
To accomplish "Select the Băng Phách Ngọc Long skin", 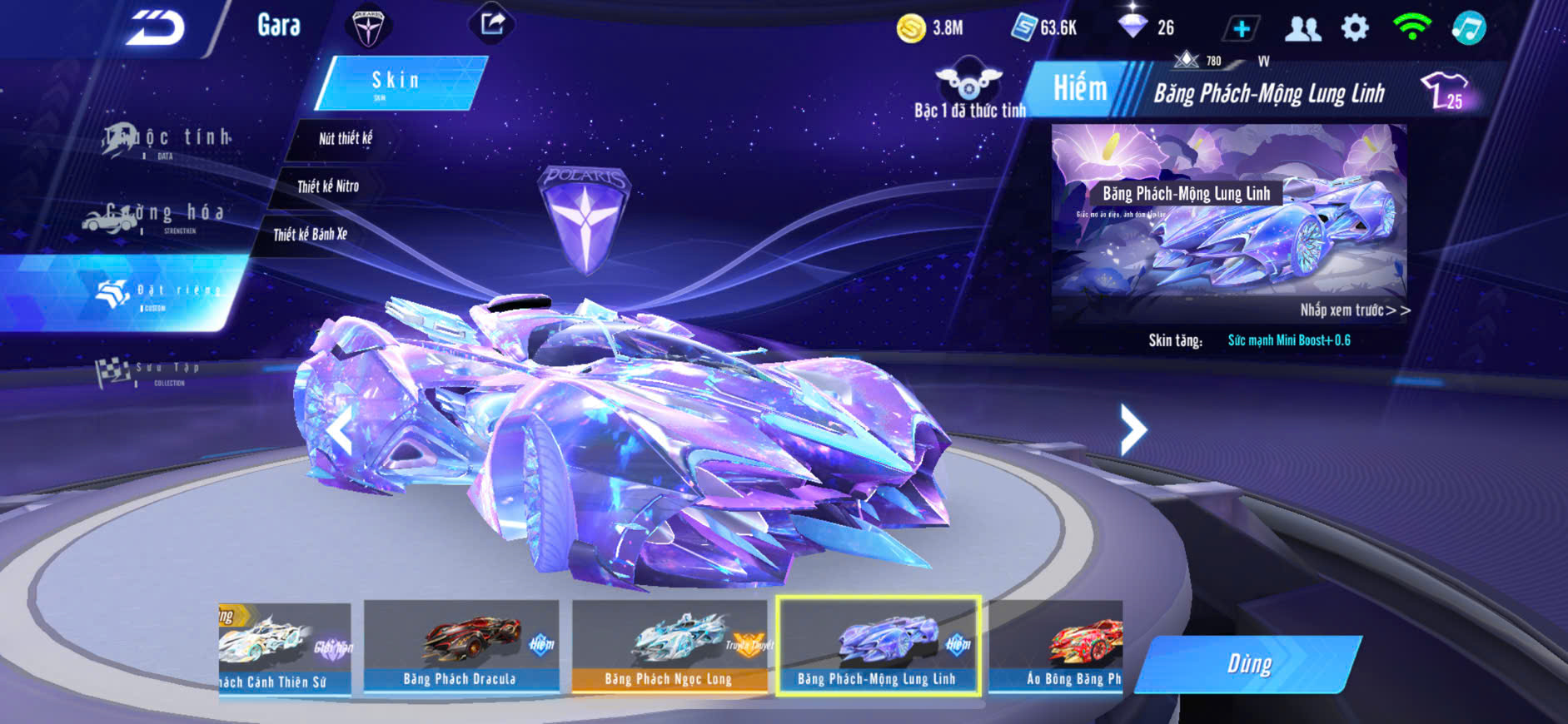I will click(x=669, y=647).
